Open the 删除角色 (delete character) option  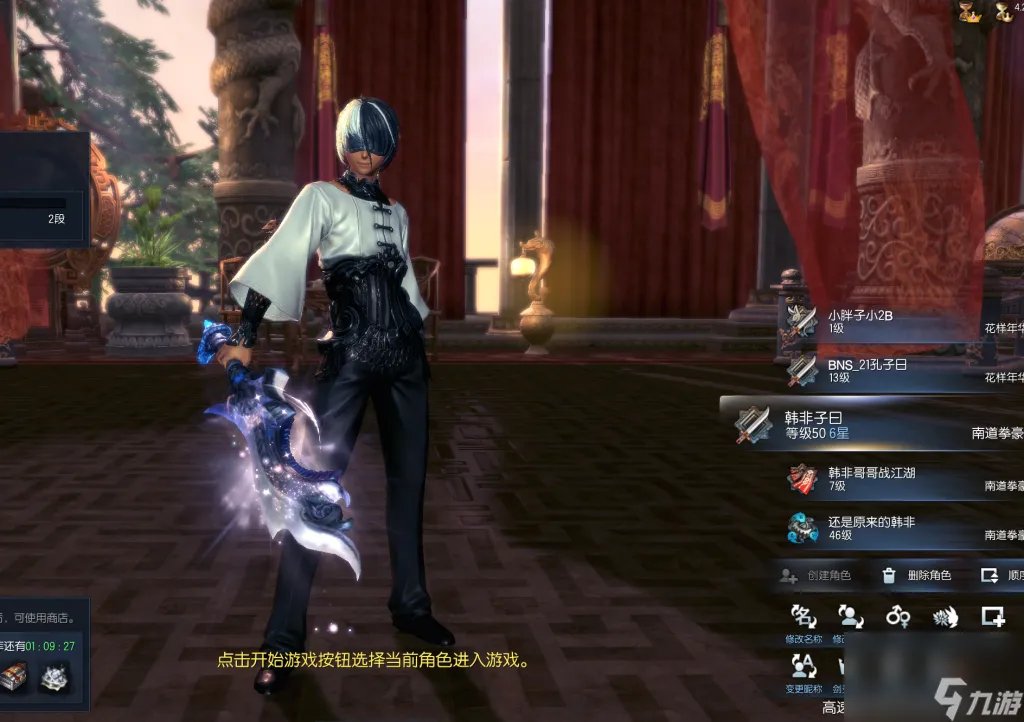916,575
